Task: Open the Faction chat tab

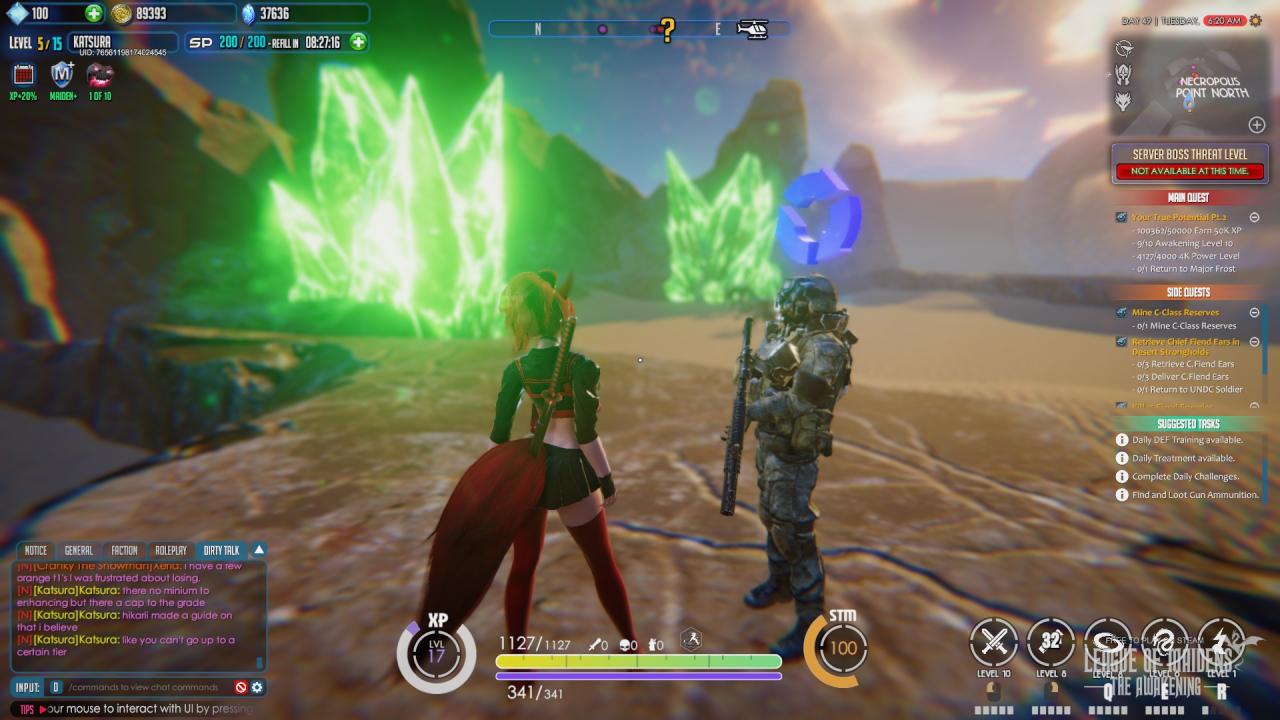Action: [x=124, y=551]
